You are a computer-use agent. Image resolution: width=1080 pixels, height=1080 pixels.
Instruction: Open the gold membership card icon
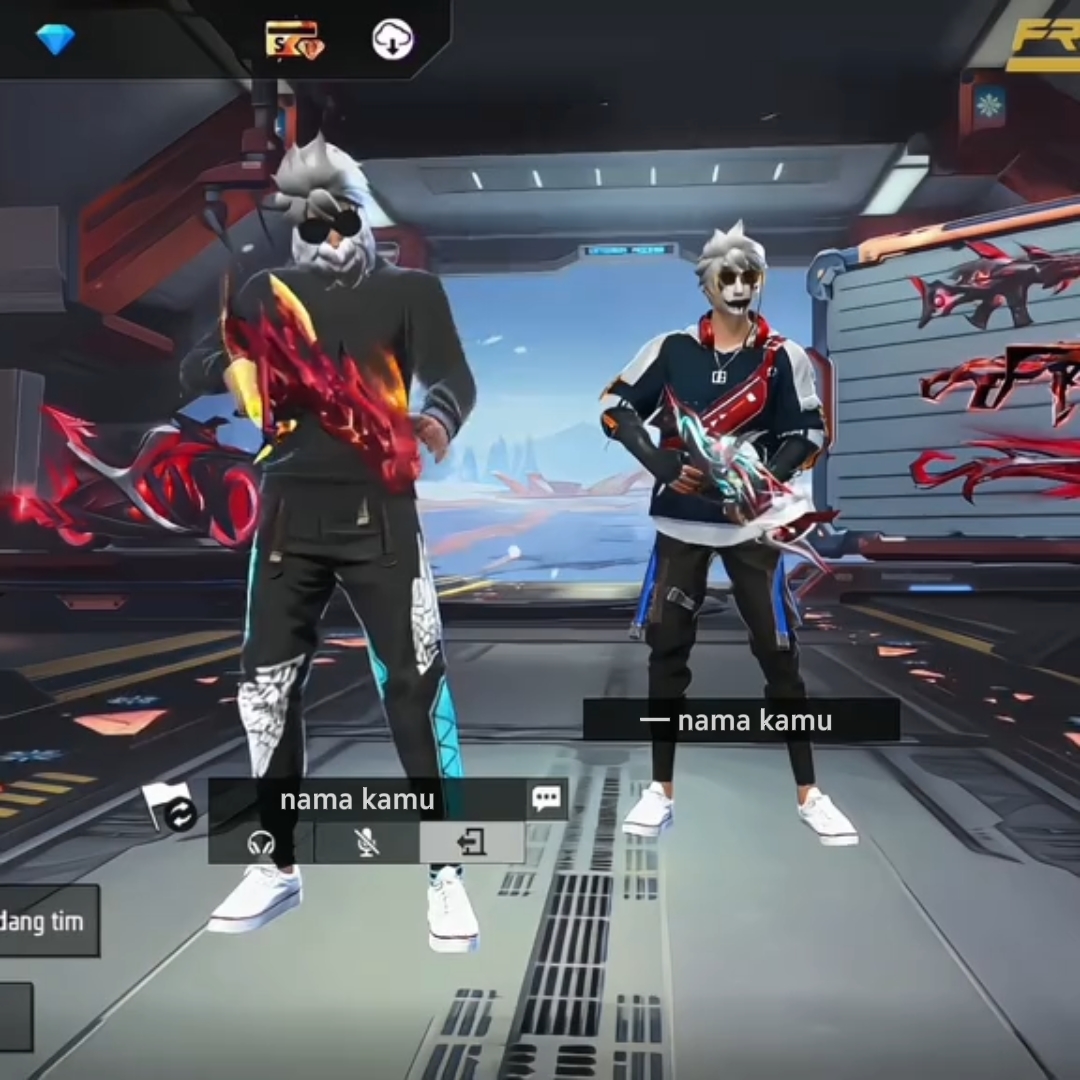293,40
